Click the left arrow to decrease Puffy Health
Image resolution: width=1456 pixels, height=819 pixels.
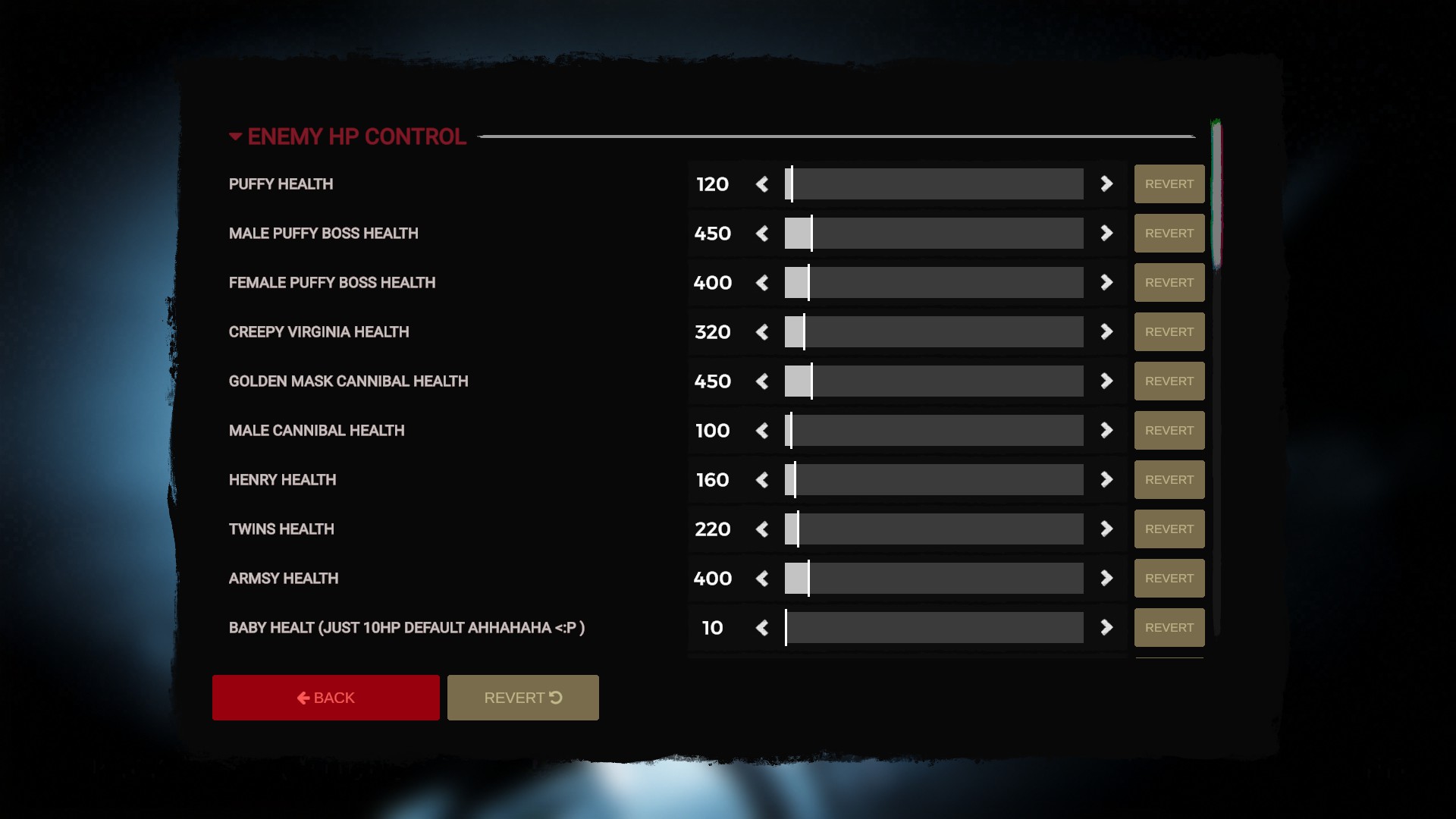762,184
